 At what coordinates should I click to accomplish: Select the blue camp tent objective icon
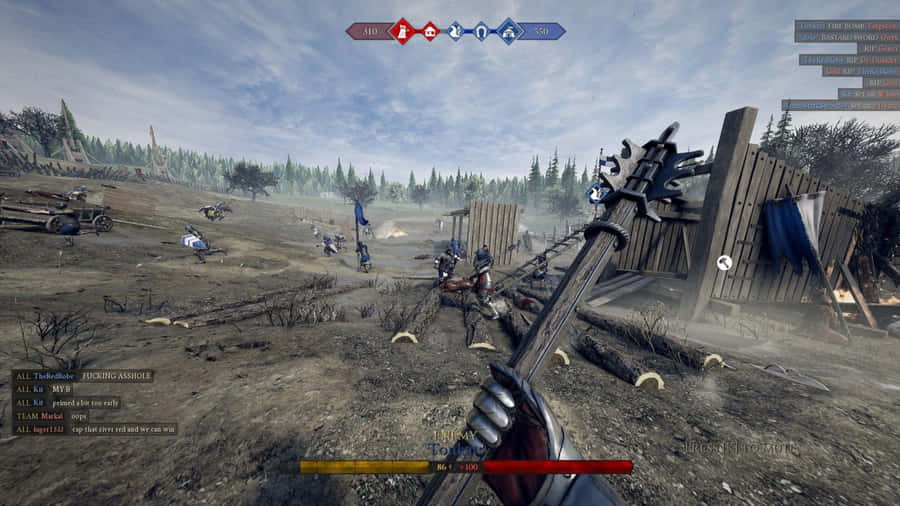508,31
